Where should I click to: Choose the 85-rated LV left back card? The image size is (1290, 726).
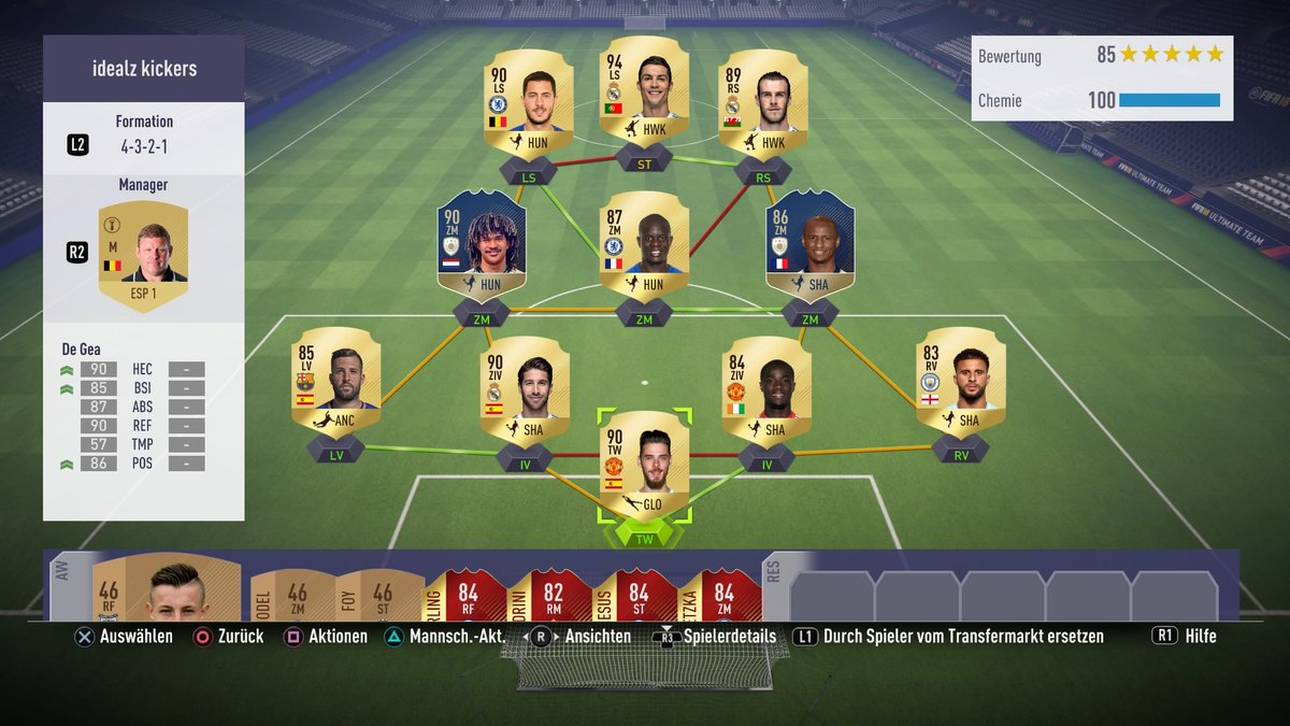click(x=336, y=382)
